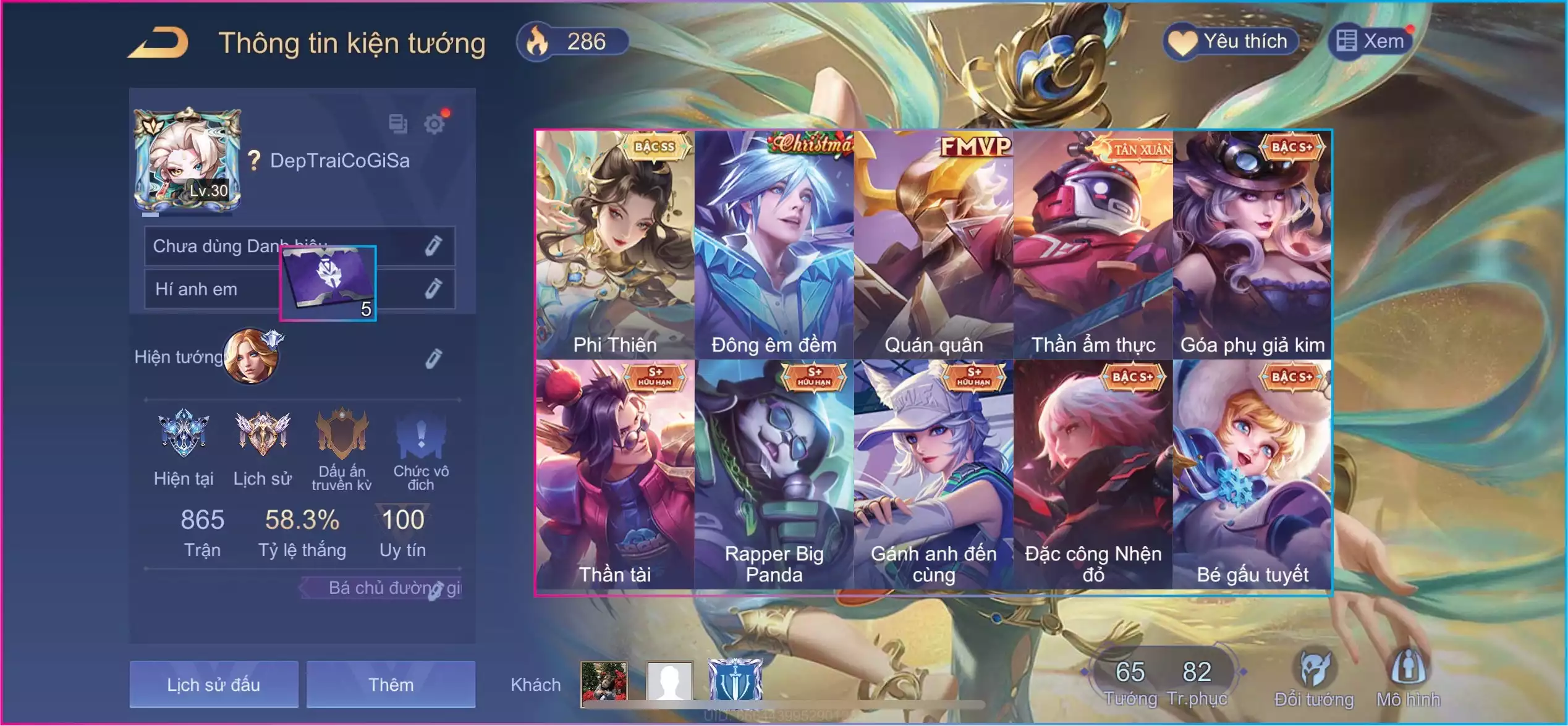
Task: Go back using the gold arrow button
Action: coord(159,43)
